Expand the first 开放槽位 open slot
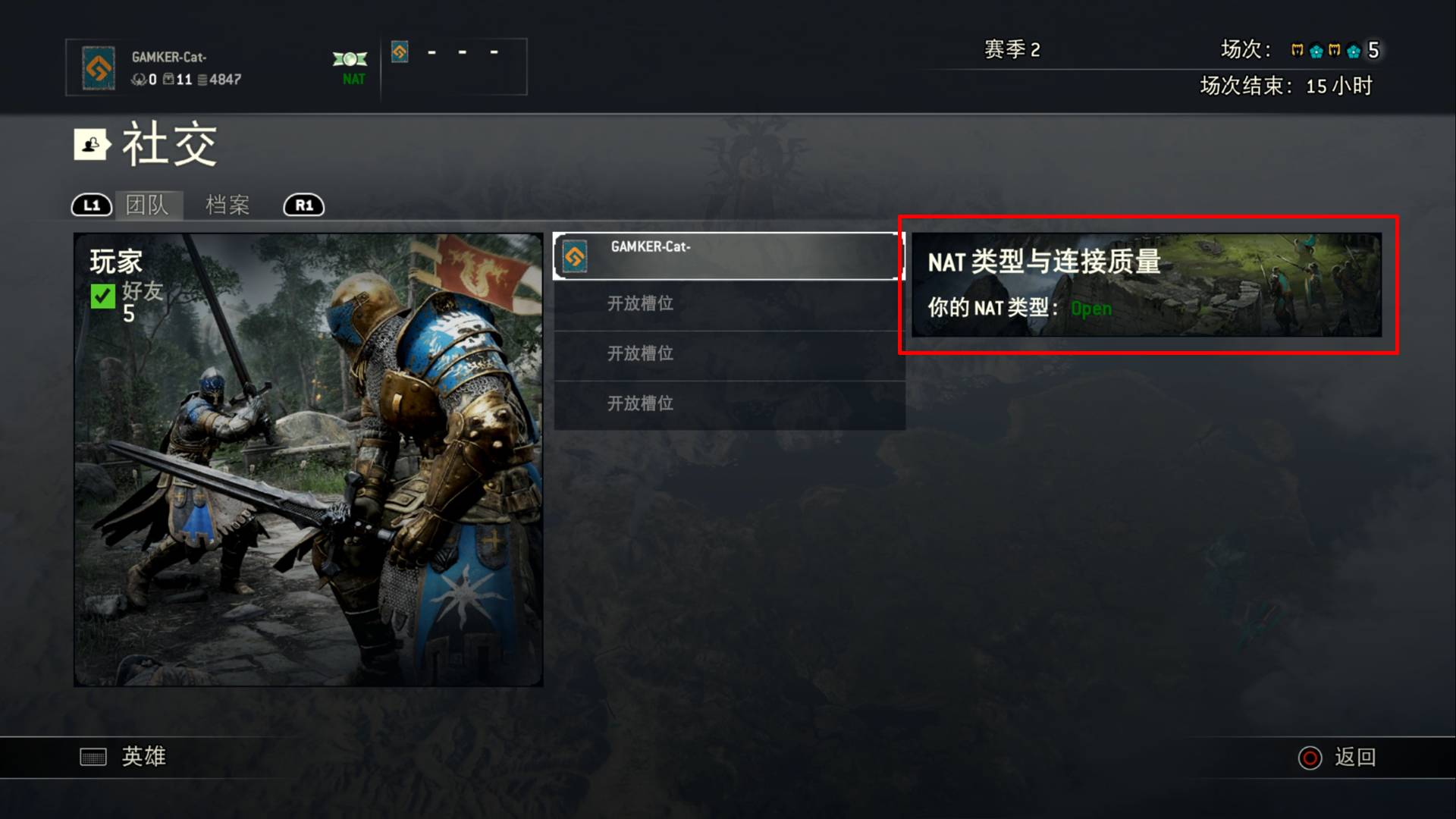This screenshot has height=819, width=1456. [x=728, y=303]
